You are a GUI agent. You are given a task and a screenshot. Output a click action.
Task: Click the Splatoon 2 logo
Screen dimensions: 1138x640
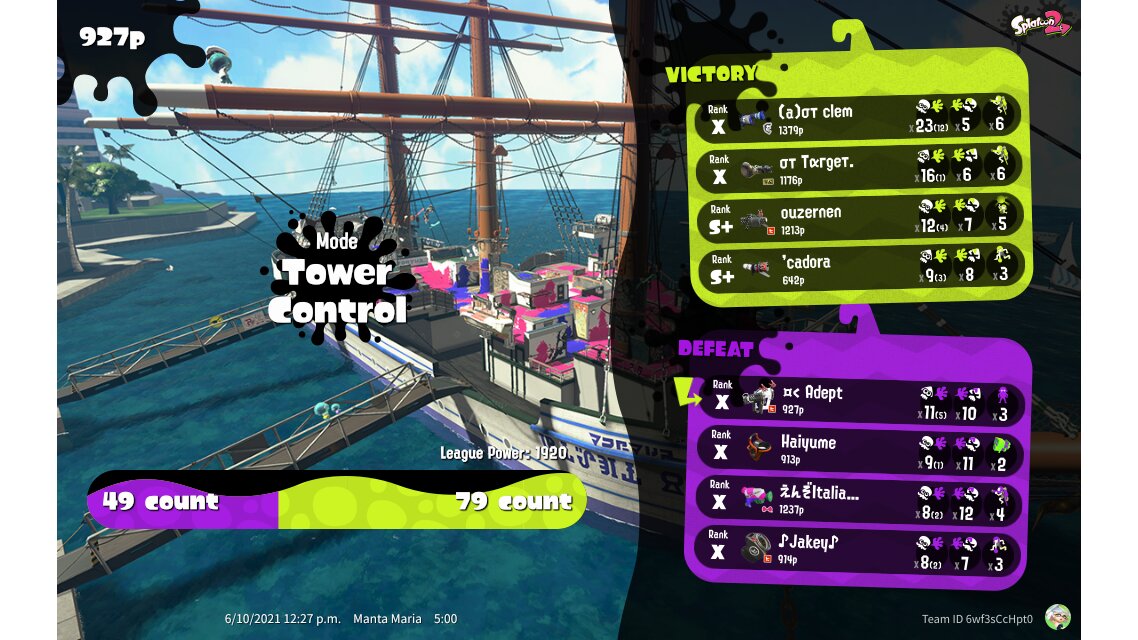(1041, 21)
